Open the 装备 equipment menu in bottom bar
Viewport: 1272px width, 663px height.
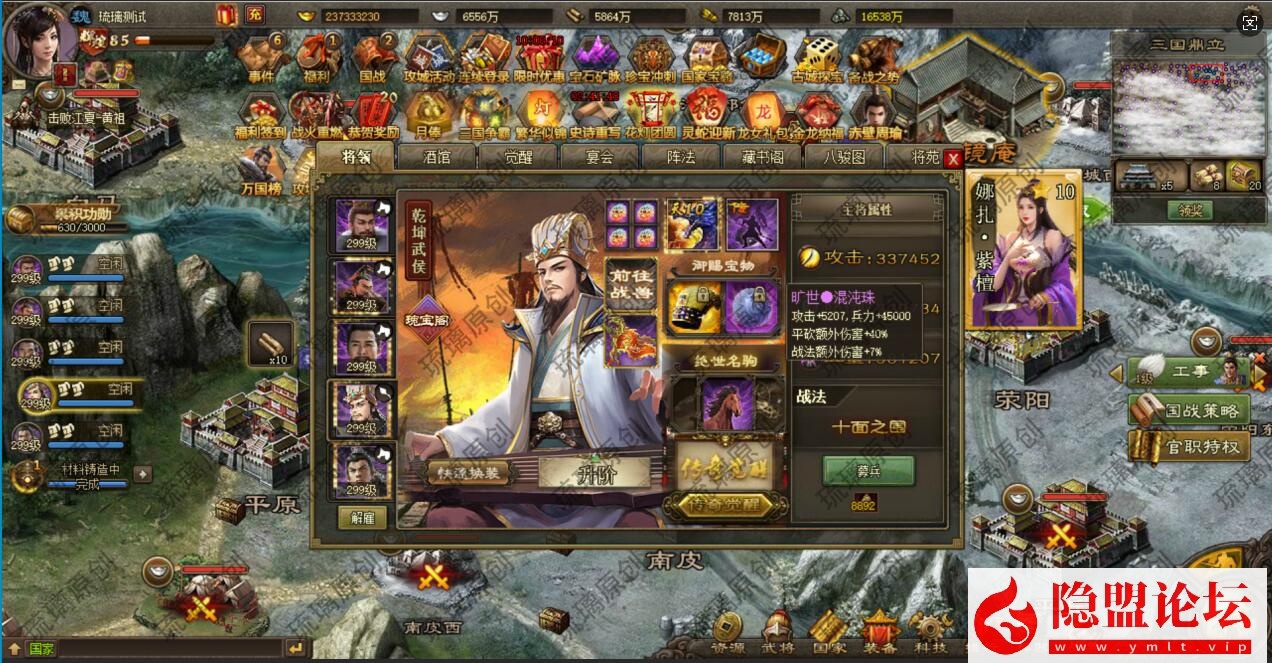pyautogui.click(x=880, y=633)
